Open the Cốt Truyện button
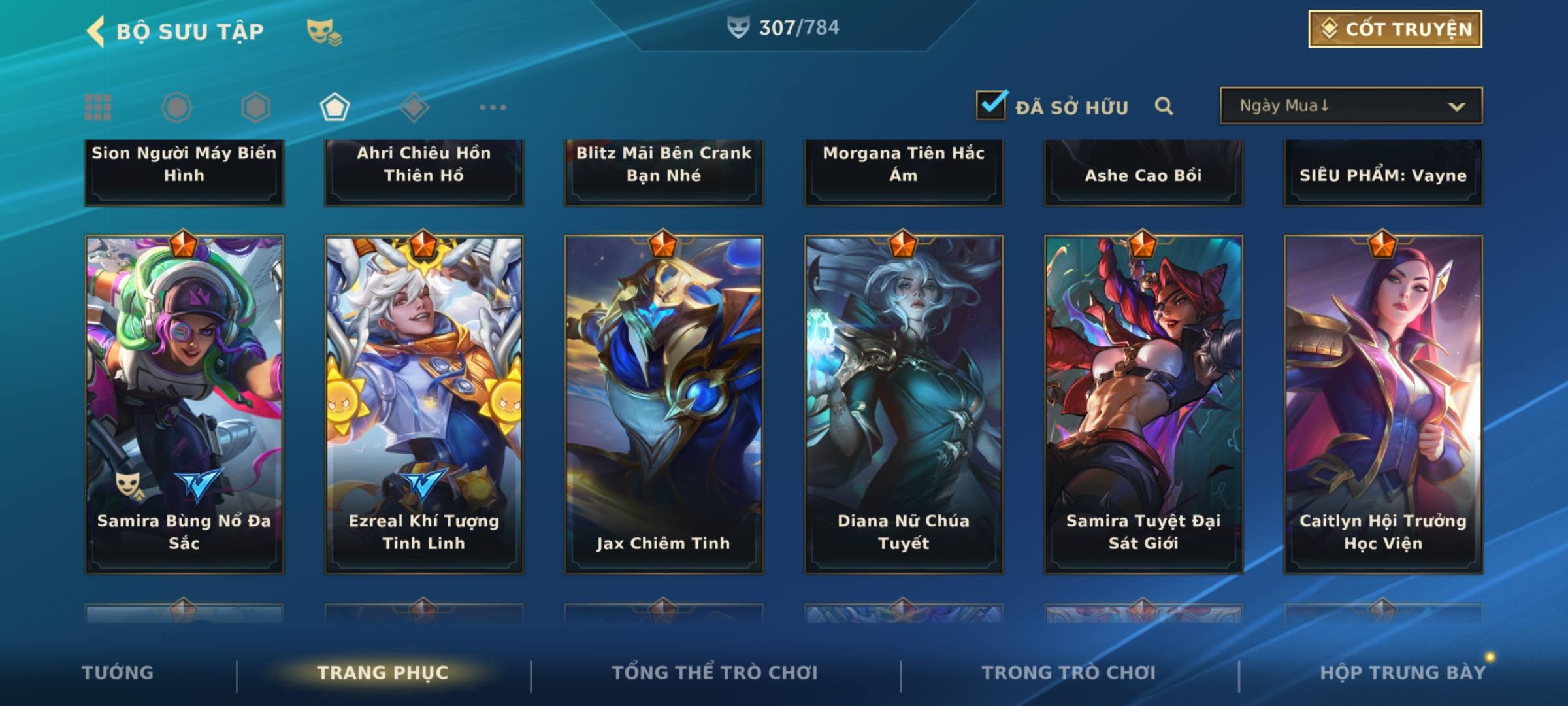Image resolution: width=1568 pixels, height=706 pixels. click(1395, 29)
